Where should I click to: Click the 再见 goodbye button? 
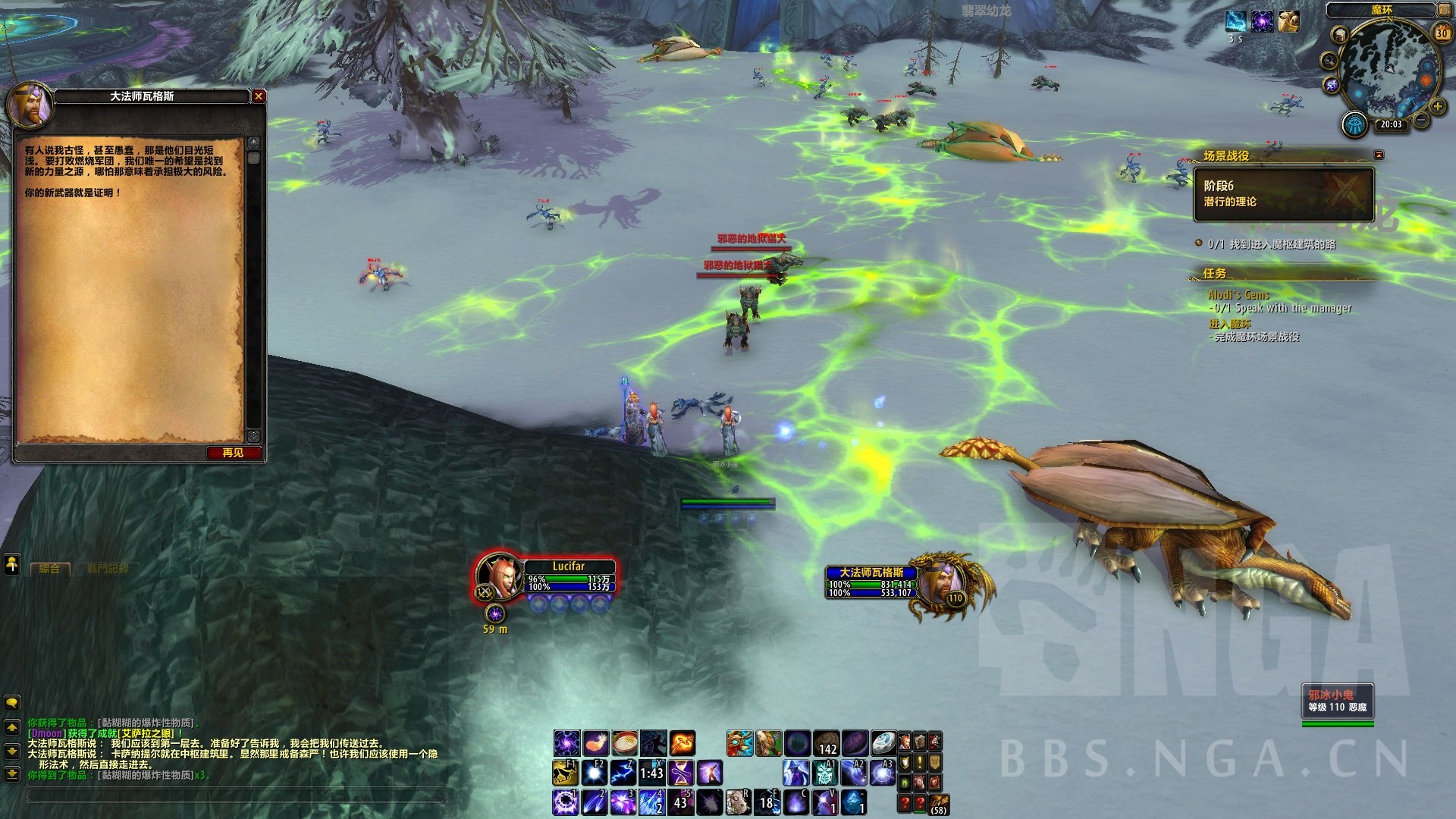point(234,453)
